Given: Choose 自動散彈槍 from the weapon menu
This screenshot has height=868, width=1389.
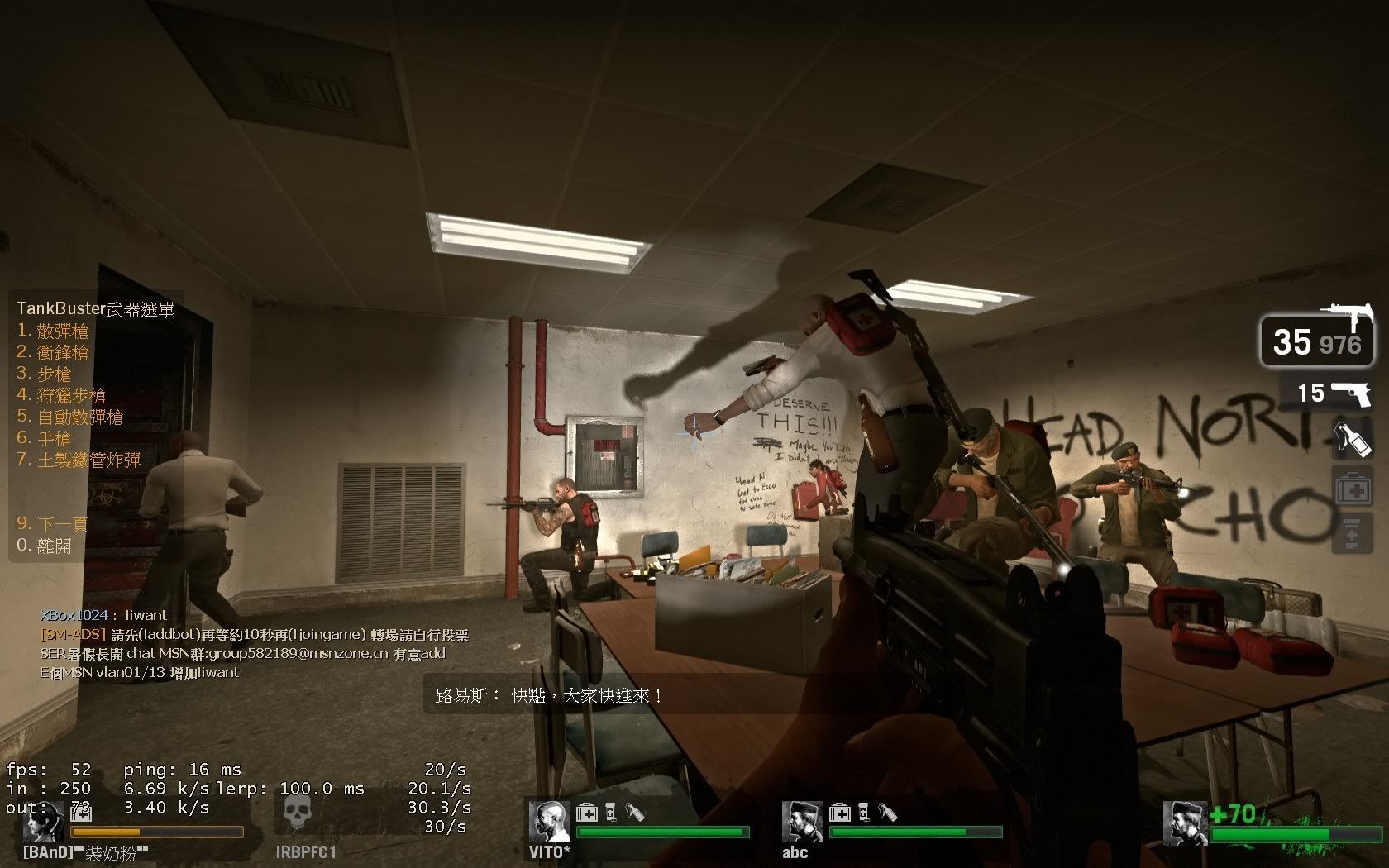Looking at the screenshot, I should (x=70, y=417).
